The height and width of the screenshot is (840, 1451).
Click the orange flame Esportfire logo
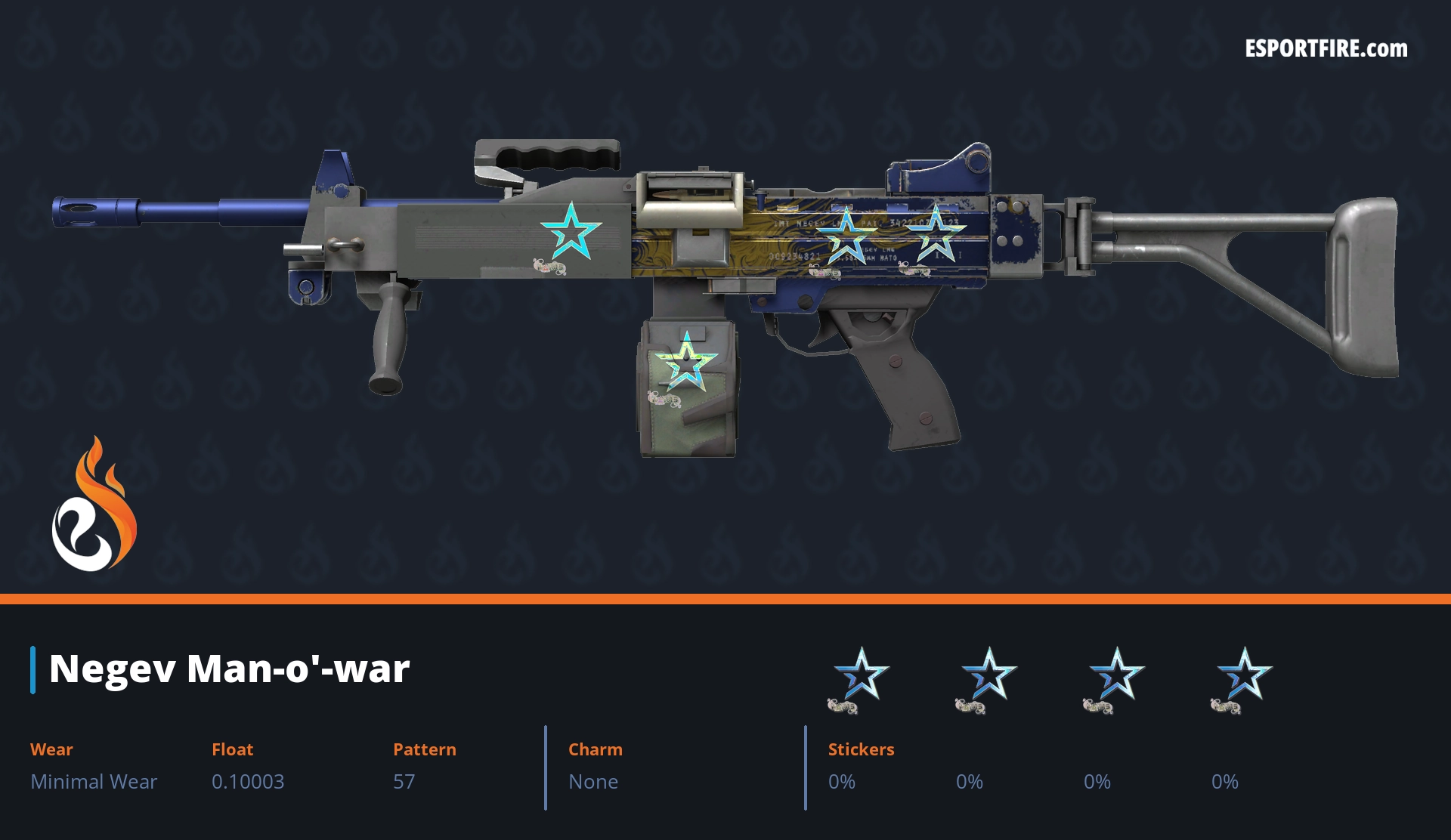tap(94, 506)
